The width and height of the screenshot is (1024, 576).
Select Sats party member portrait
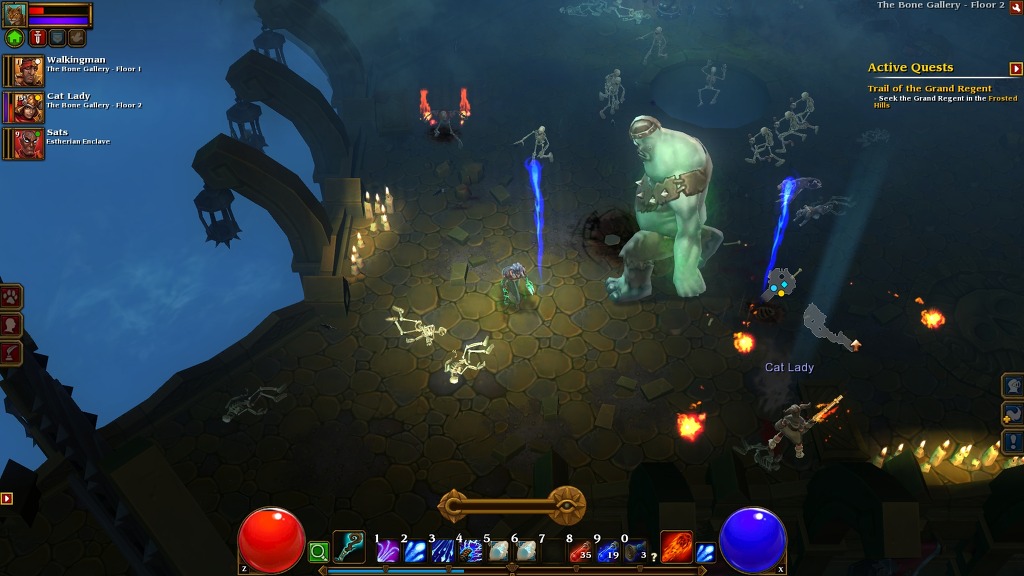(28, 143)
